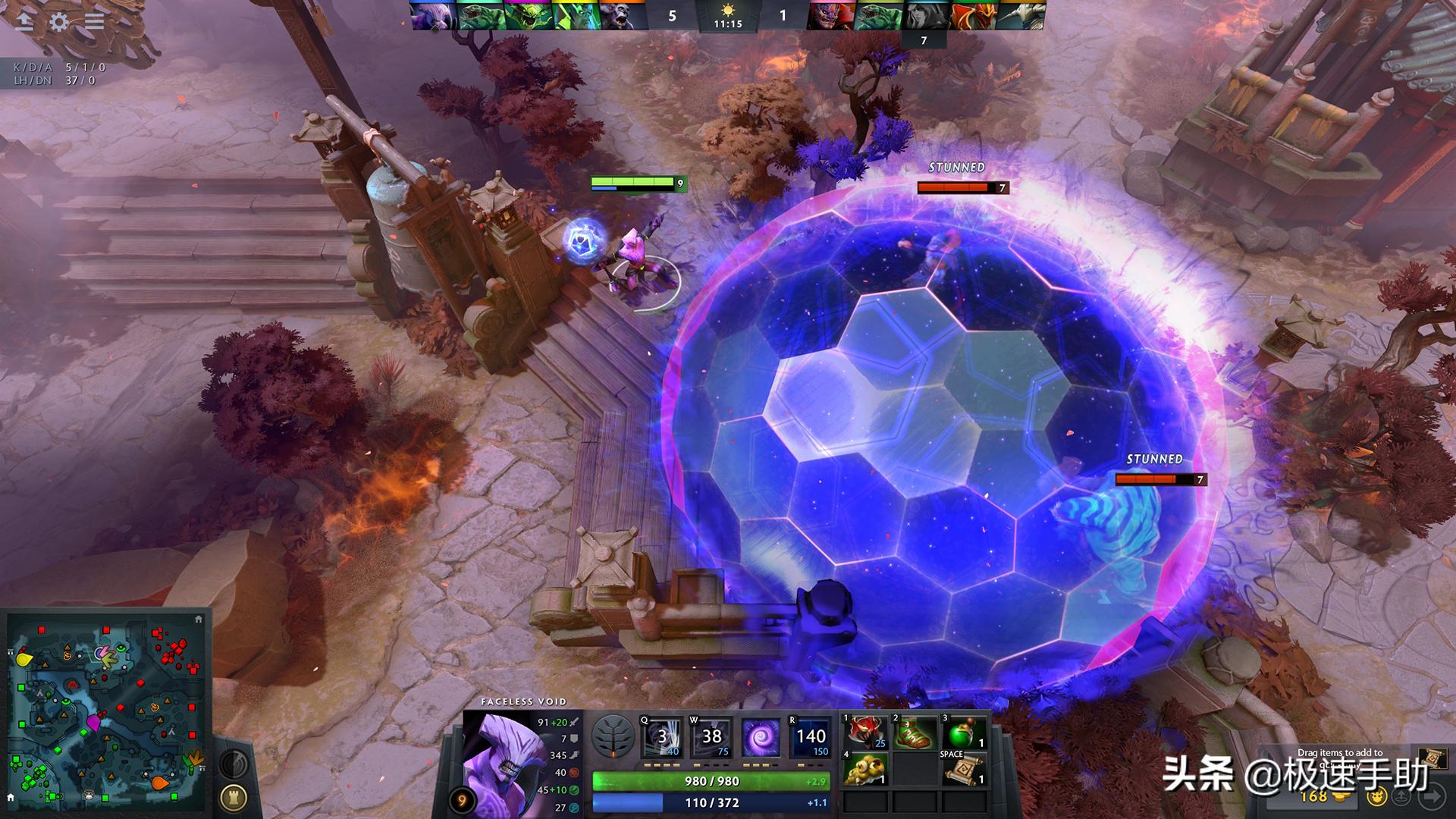
Task: Use the green salve in inventory slot 3
Action: pos(965,733)
